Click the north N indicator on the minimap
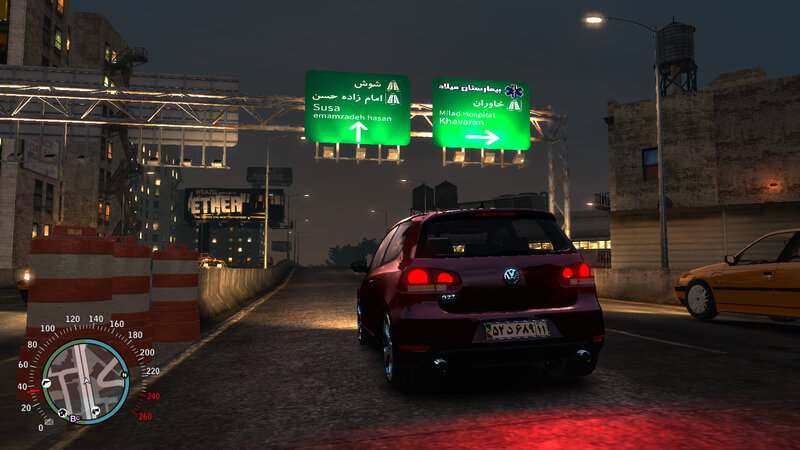The height and width of the screenshot is (450, 800). point(124,375)
